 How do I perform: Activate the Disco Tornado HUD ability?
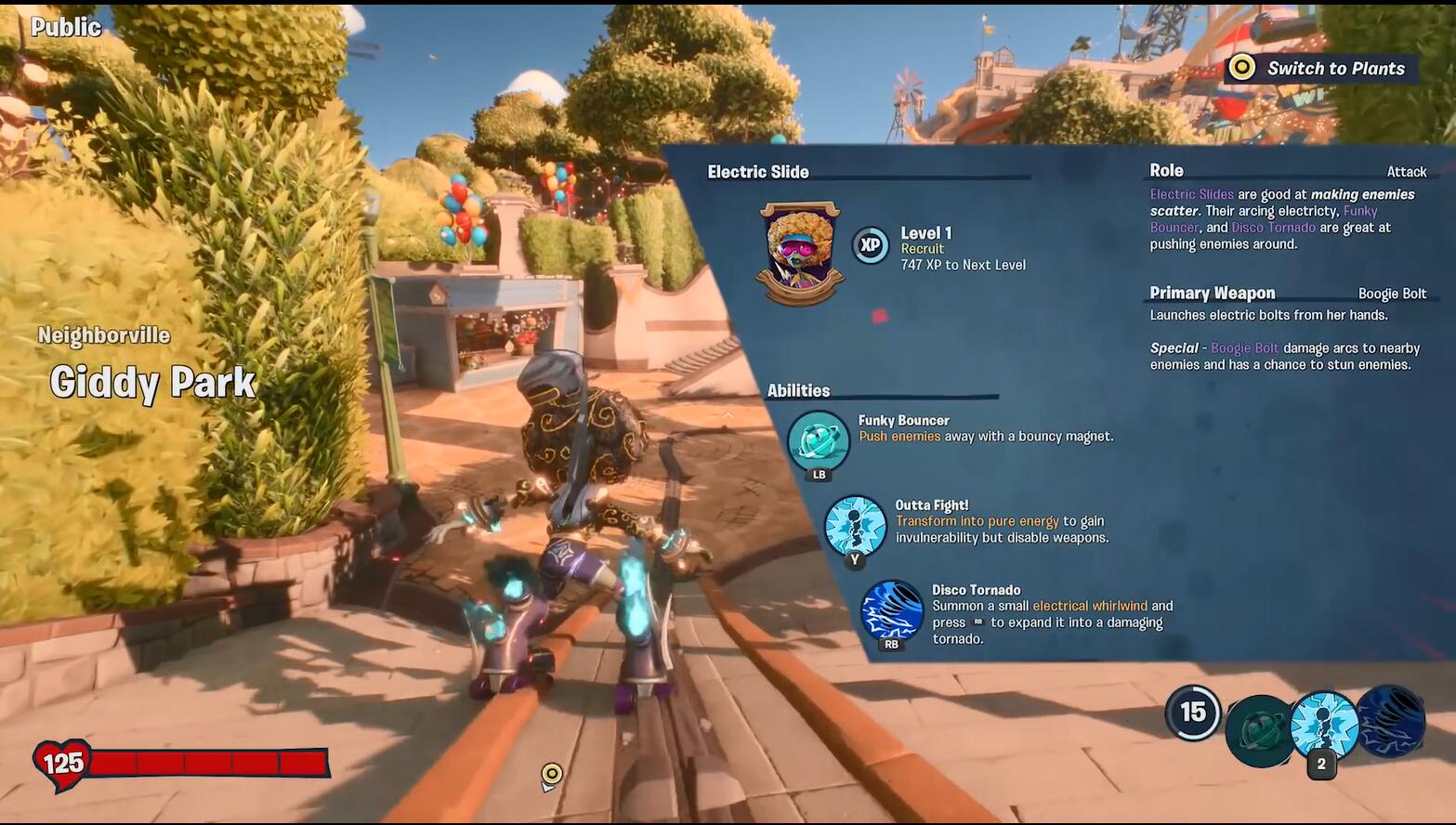click(1391, 721)
